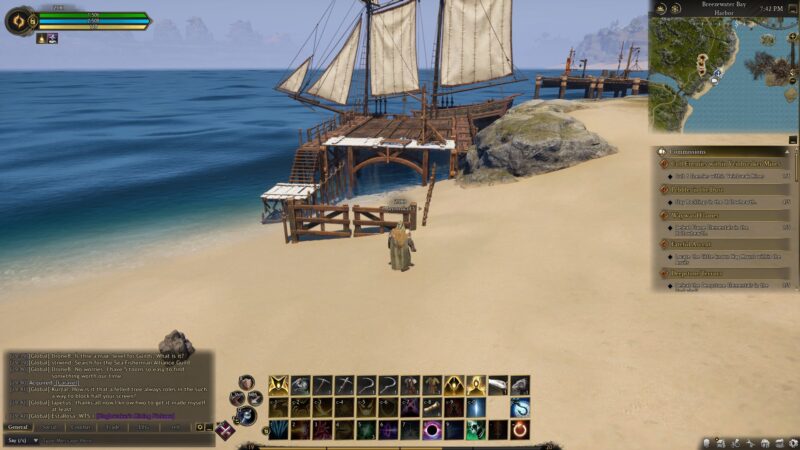Use the pickaxe tool in the hotbar
This screenshot has height=450, width=800.
tap(322, 385)
